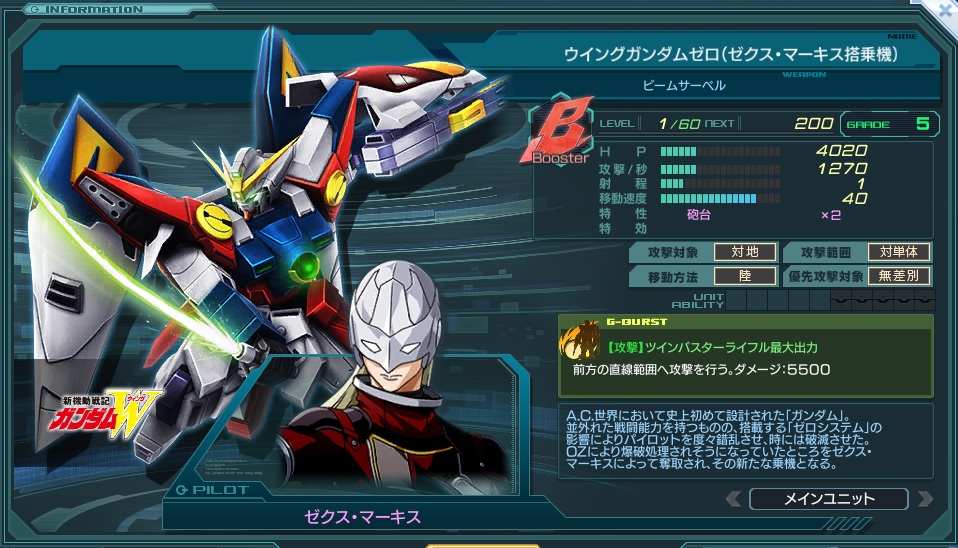Click the Zechs Merquise pilot portrait

(394, 379)
